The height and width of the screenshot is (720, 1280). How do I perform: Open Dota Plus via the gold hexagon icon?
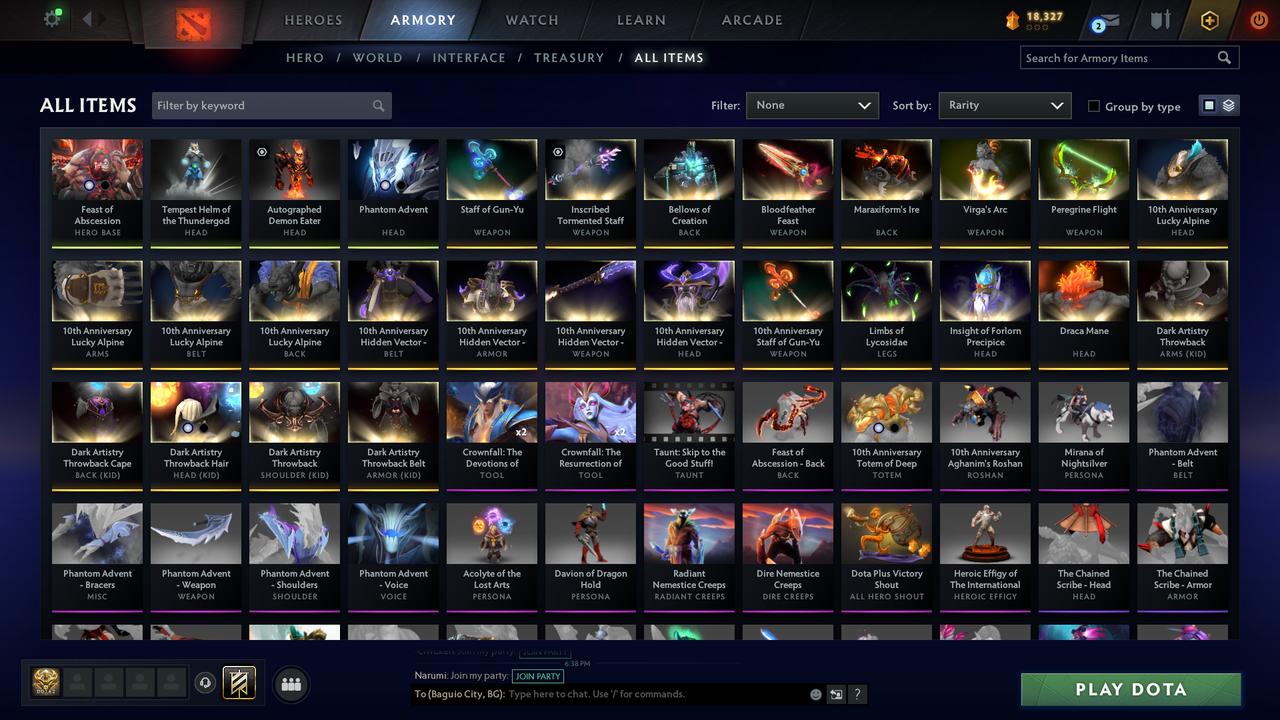[x=1208, y=19]
